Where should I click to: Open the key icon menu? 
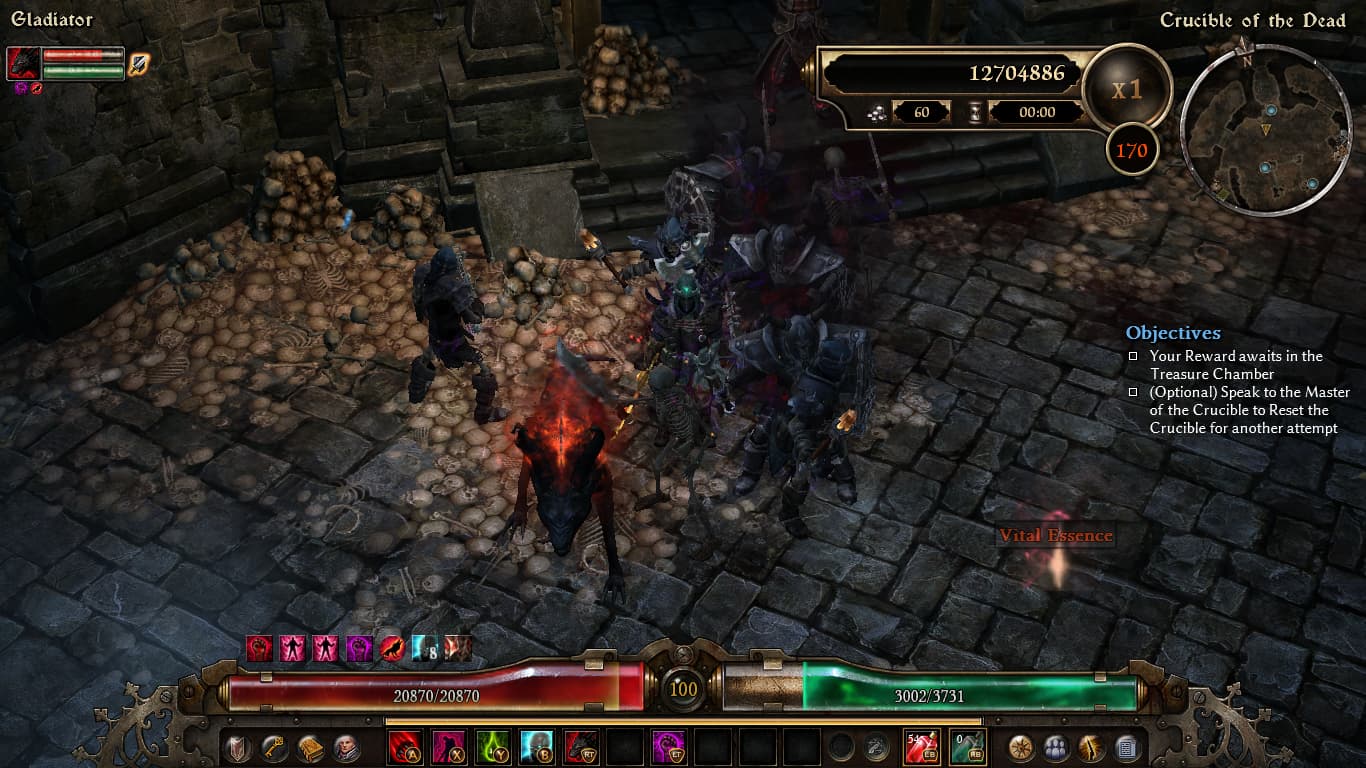coord(274,747)
